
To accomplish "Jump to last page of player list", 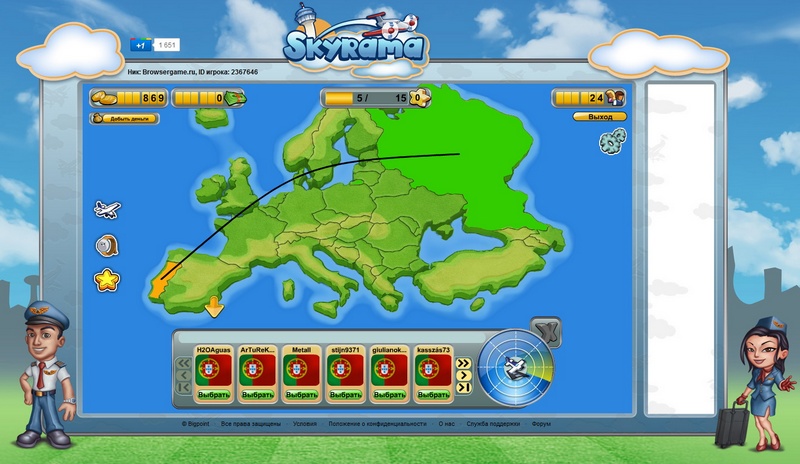I will [x=463, y=388].
